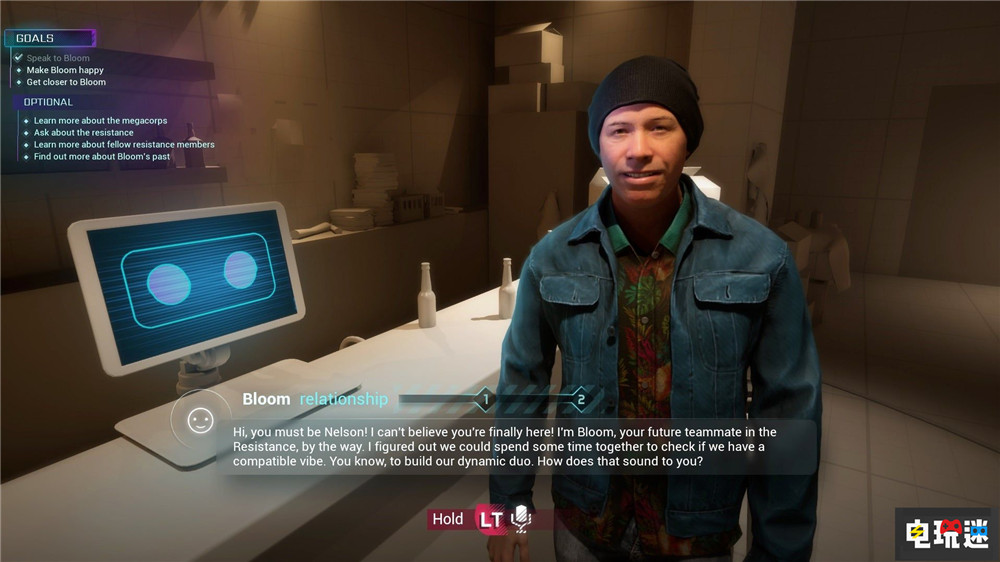
Task: Pick 'Find out more about Bloom's past'
Action: click(102, 157)
